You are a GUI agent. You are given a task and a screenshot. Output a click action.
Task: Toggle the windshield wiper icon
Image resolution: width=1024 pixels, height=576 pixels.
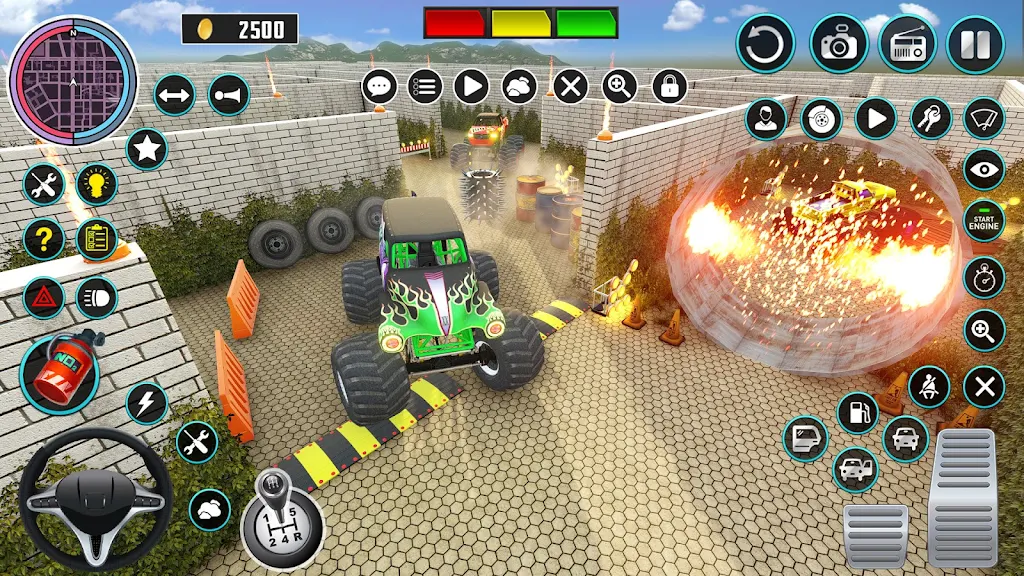tap(984, 119)
